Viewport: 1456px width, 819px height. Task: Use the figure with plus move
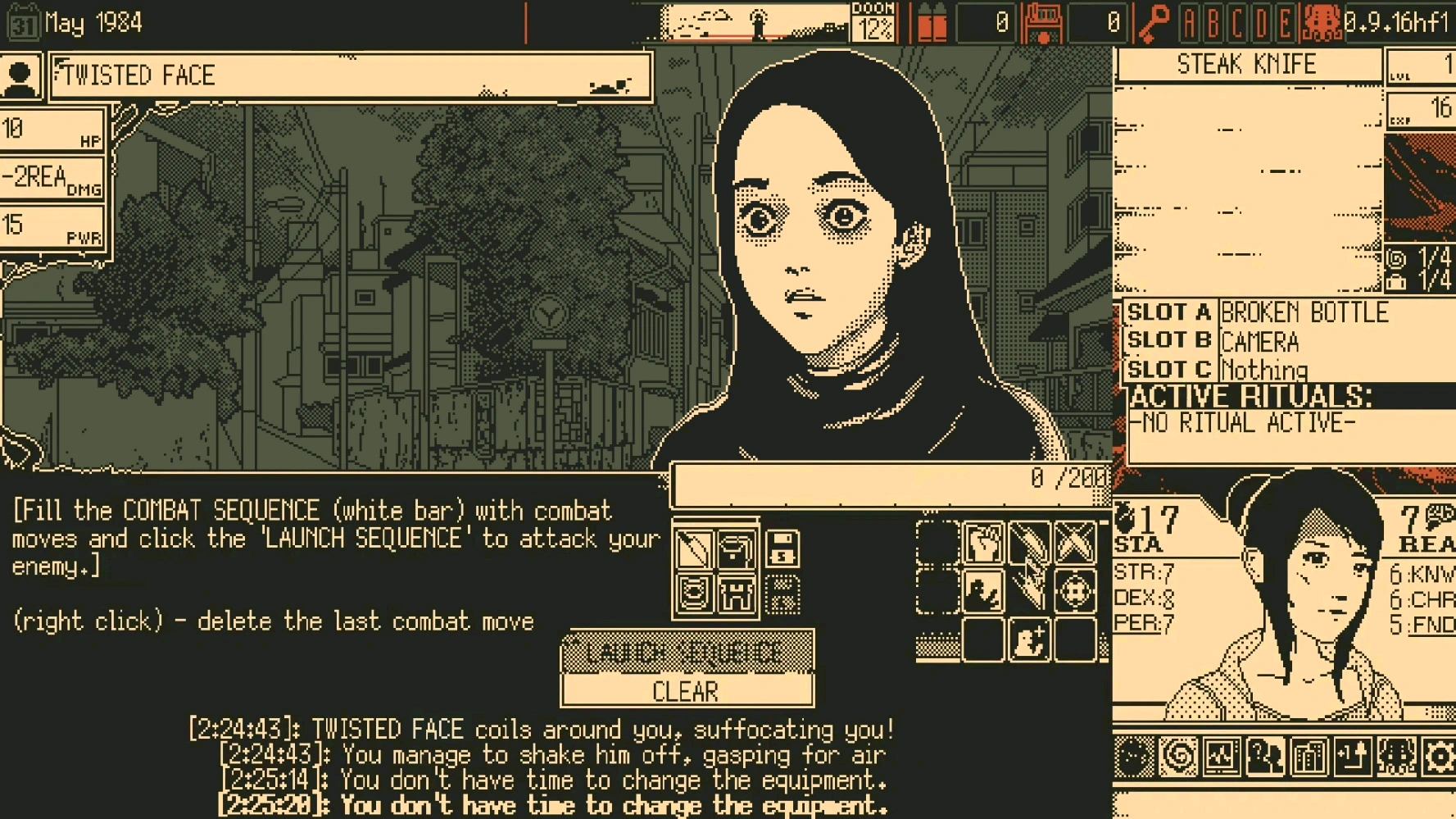click(1029, 639)
